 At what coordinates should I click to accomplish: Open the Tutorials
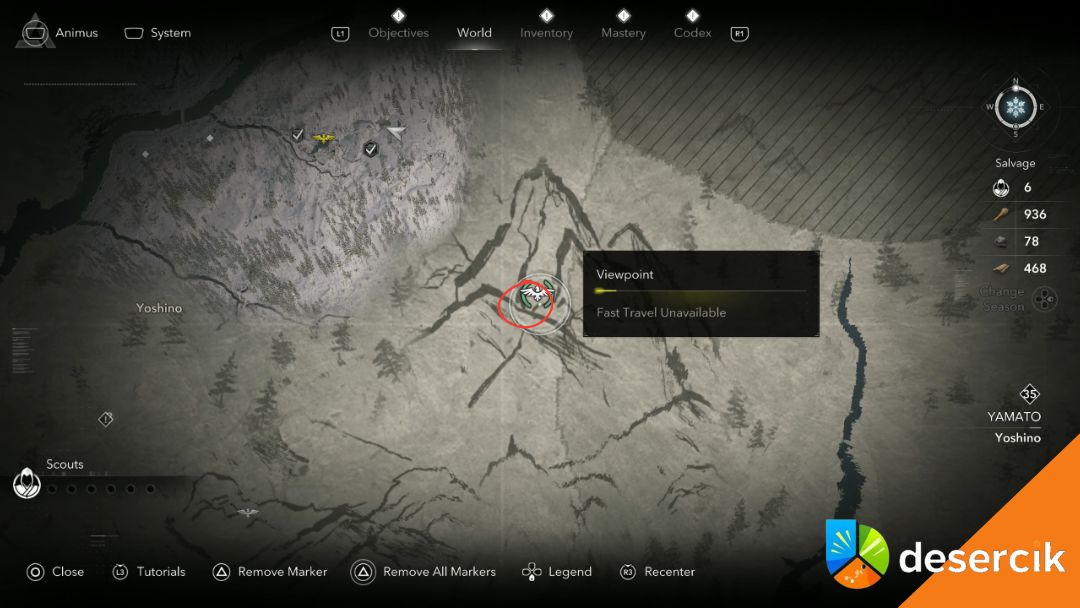click(149, 572)
